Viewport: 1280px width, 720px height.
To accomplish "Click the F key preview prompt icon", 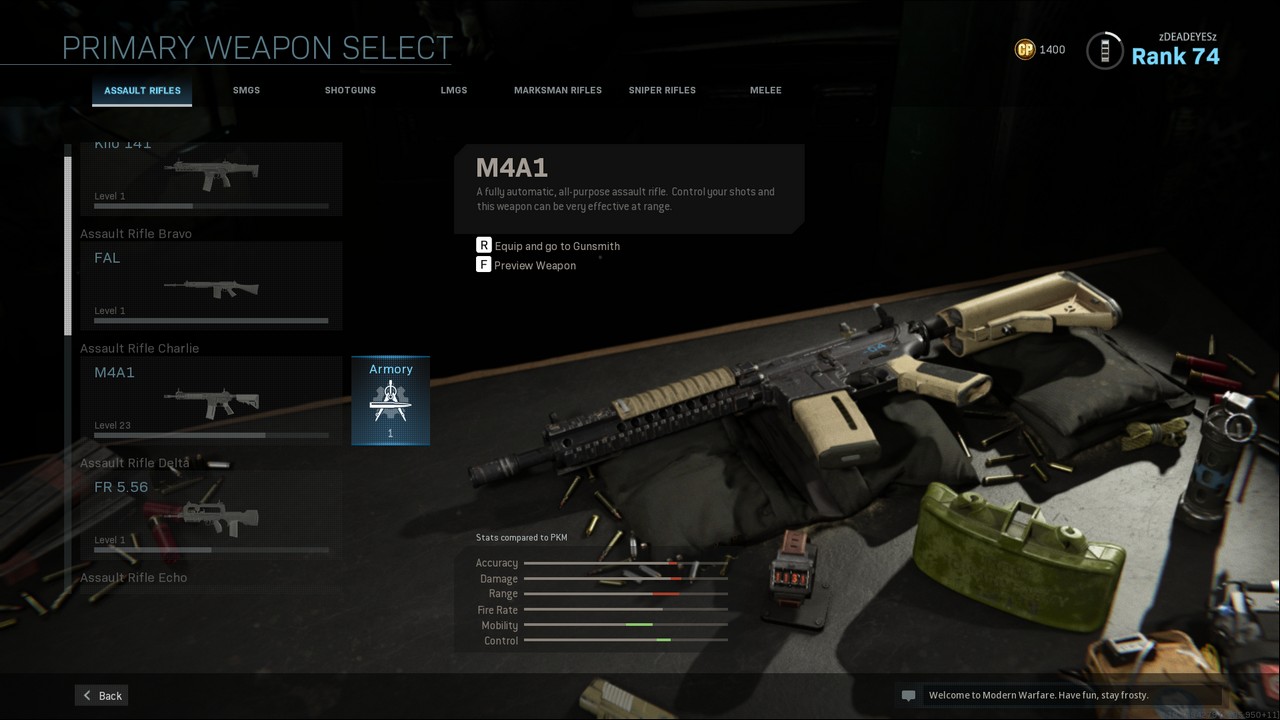I will point(483,264).
